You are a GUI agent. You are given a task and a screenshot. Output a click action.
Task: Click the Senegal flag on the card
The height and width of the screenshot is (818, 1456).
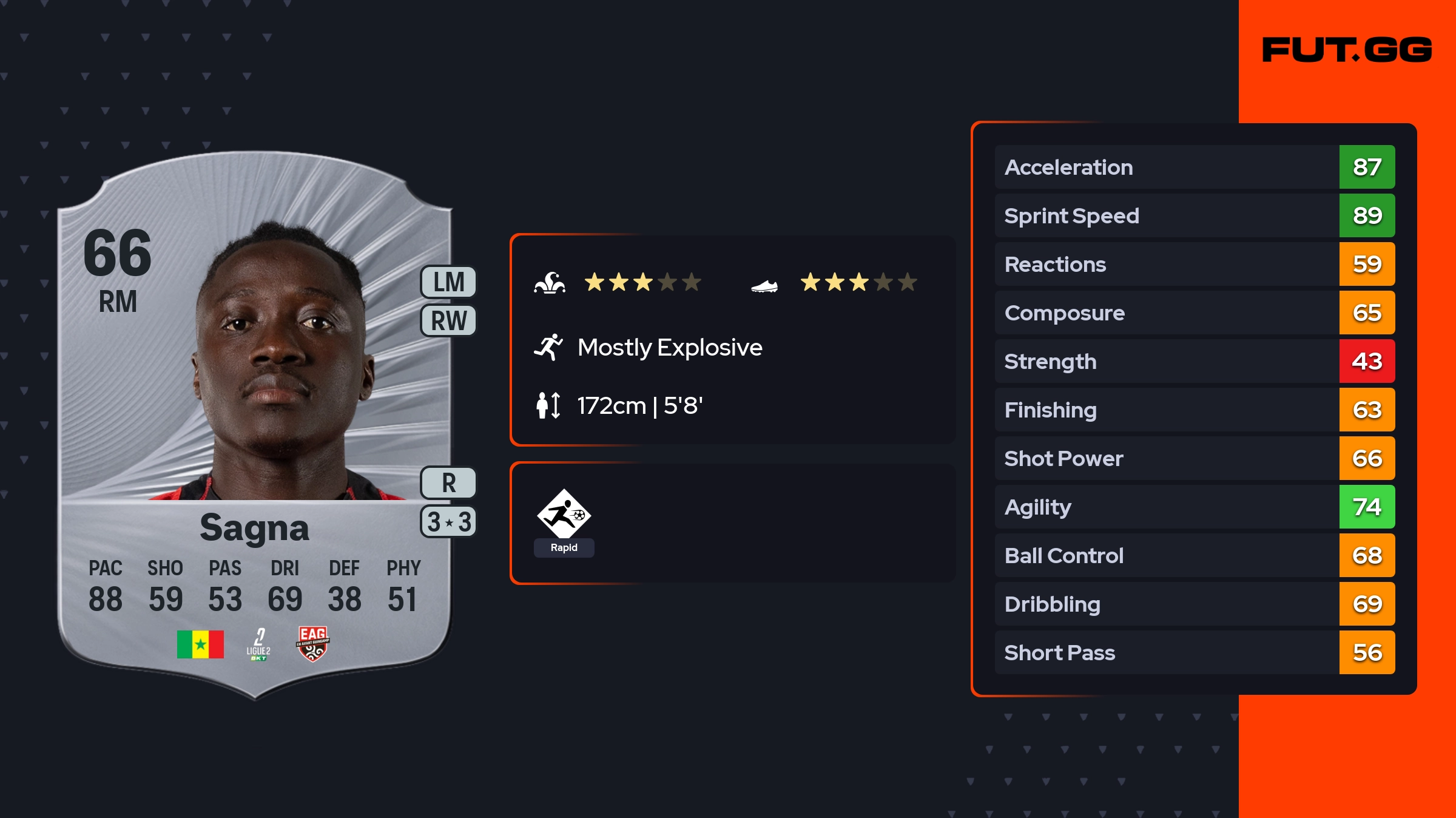coord(200,644)
